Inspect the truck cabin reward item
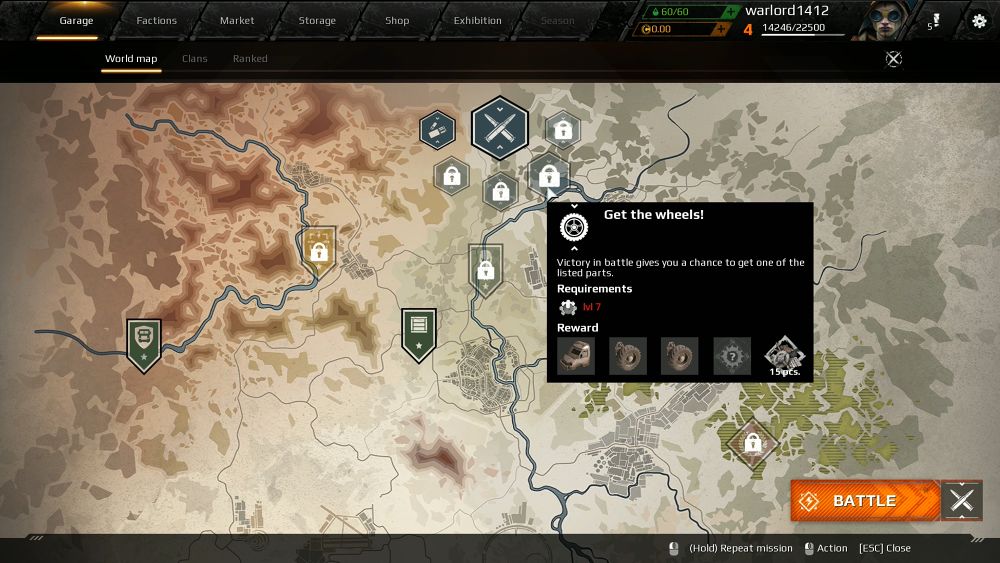The height and width of the screenshot is (563, 1000). (x=575, y=356)
